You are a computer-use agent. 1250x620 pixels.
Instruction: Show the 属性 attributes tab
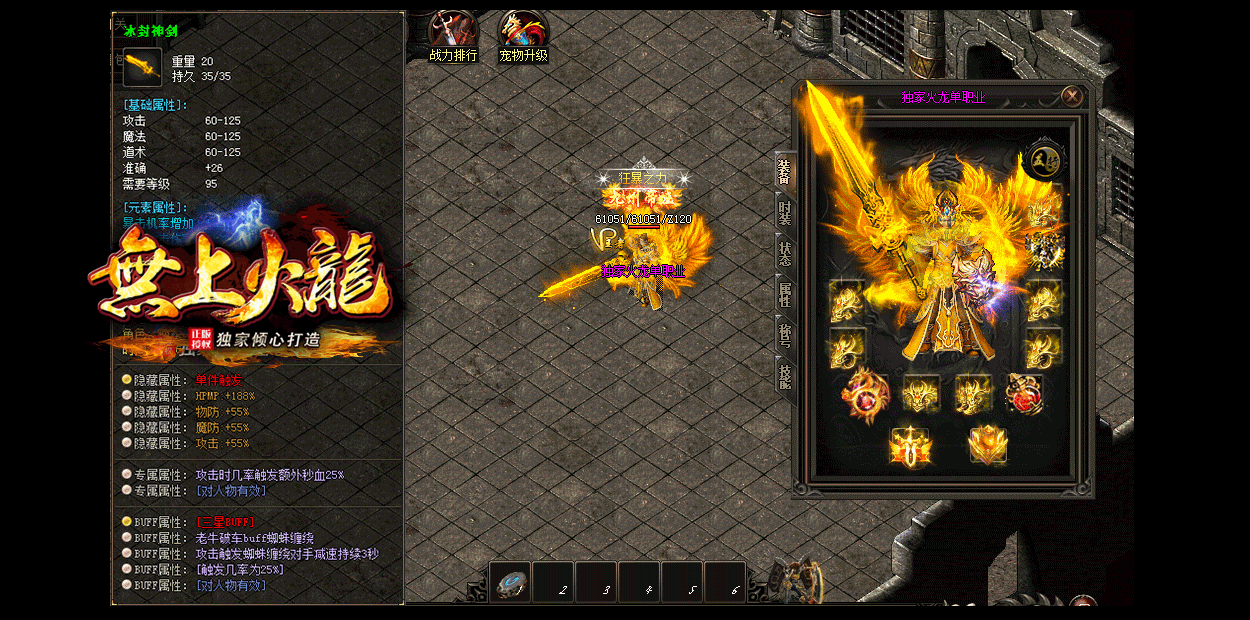coord(785,293)
